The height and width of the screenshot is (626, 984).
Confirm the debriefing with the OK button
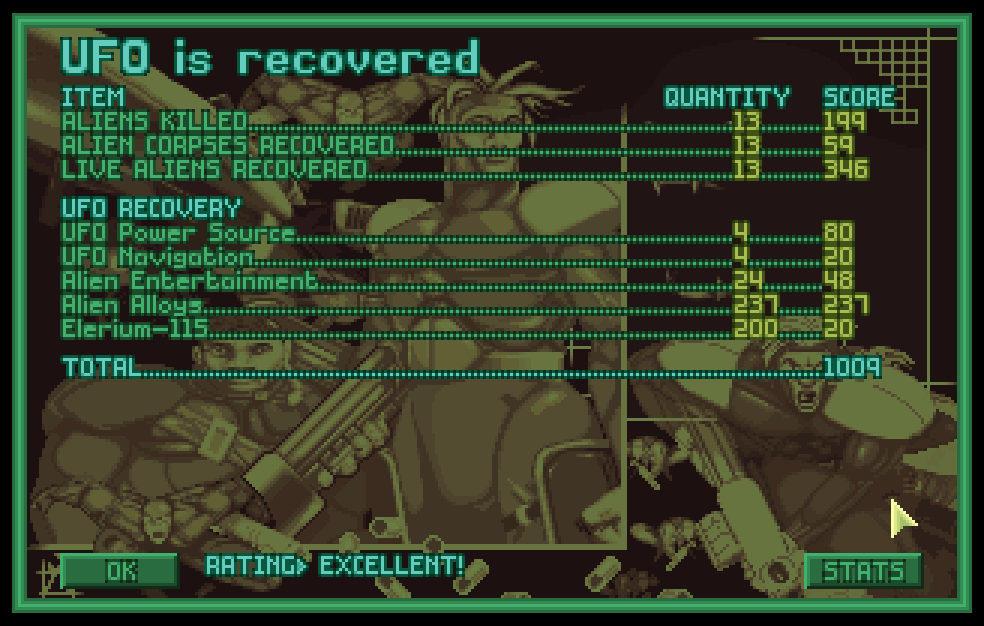pyautogui.click(x=119, y=570)
